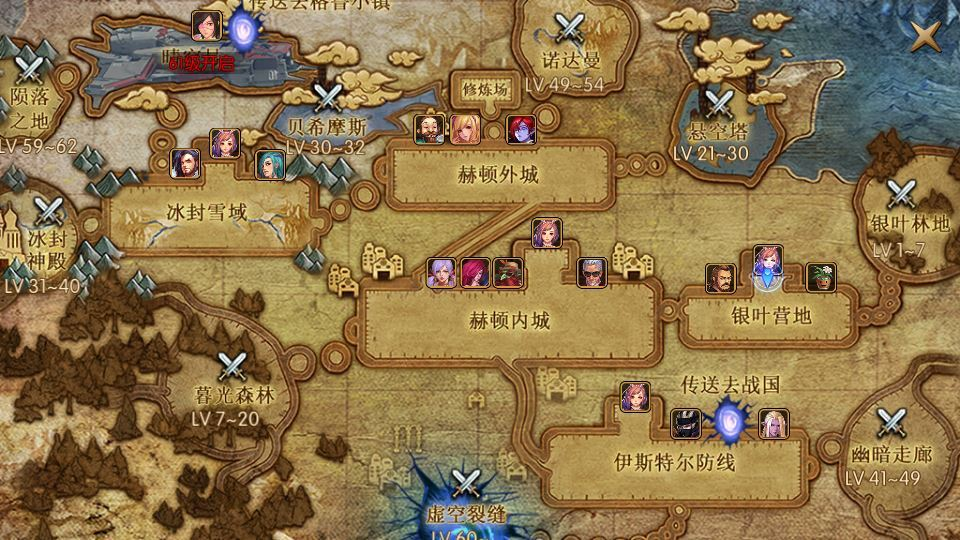The image size is (960, 540).
Task: Use the 传送去战国 teleport portal
Action: [x=727, y=421]
